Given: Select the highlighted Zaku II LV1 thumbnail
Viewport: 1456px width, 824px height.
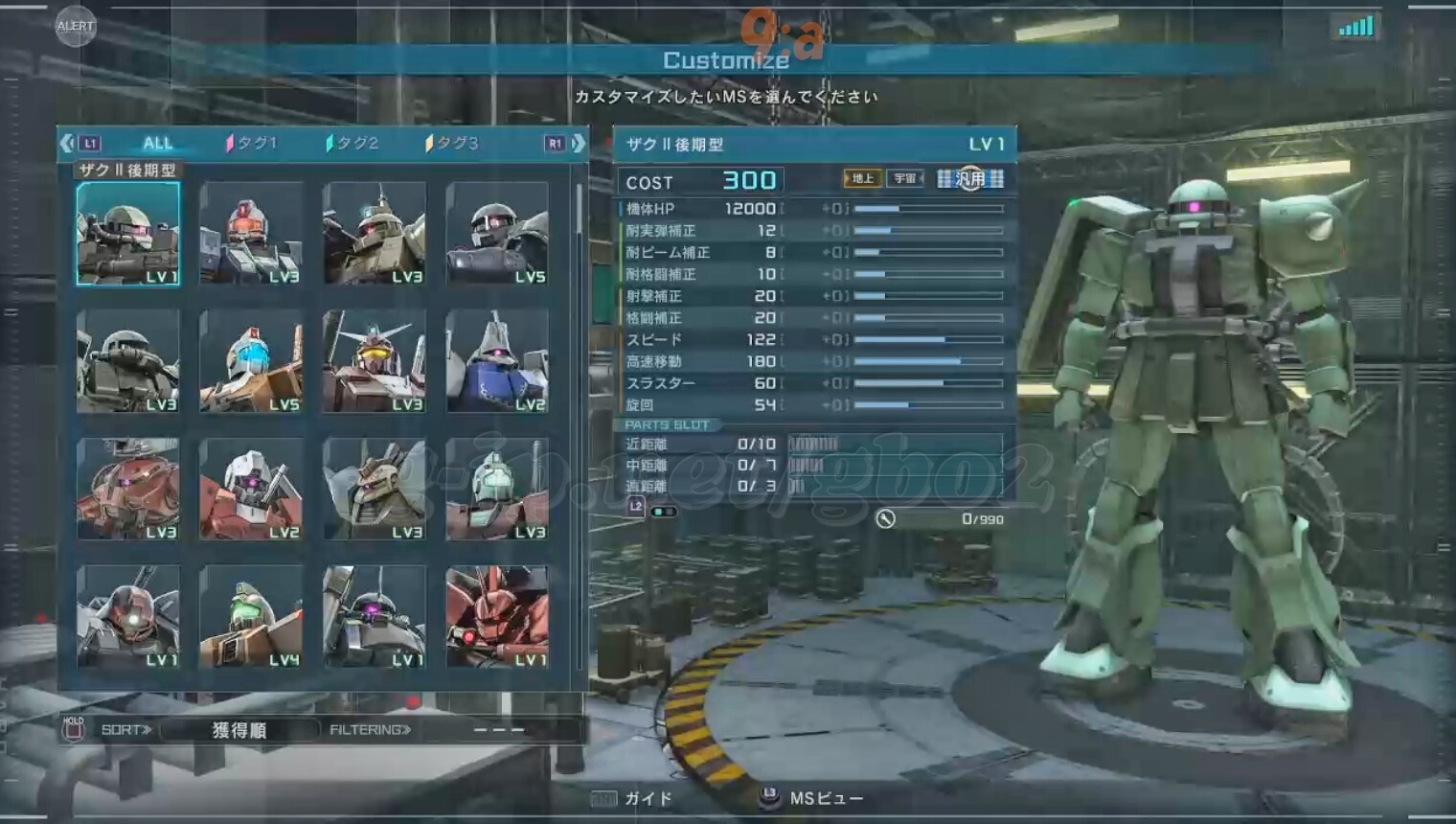Looking at the screenshot, I should click(128, 234).
